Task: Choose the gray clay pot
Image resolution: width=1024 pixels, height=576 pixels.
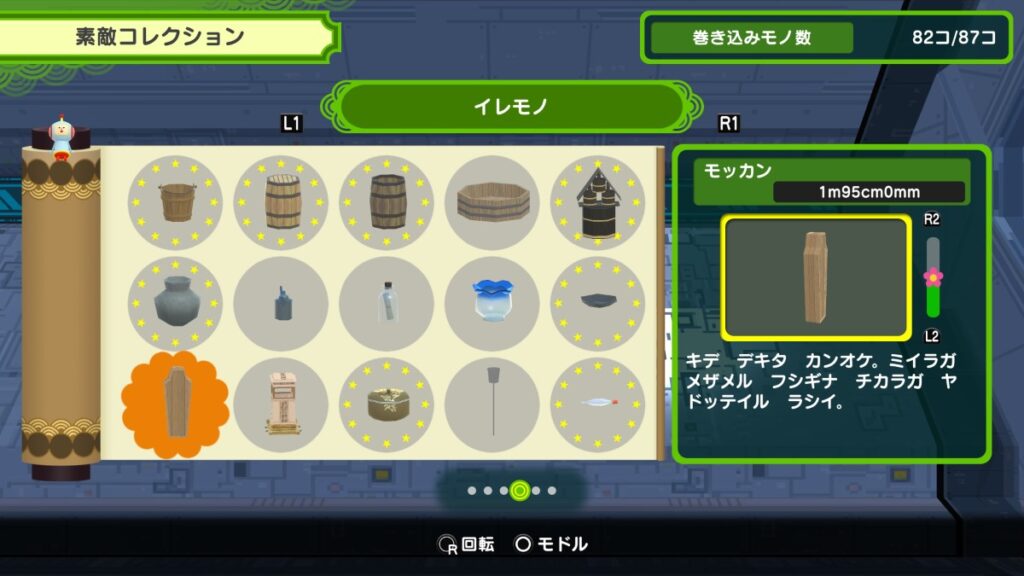Action: [x=175, y=303]
